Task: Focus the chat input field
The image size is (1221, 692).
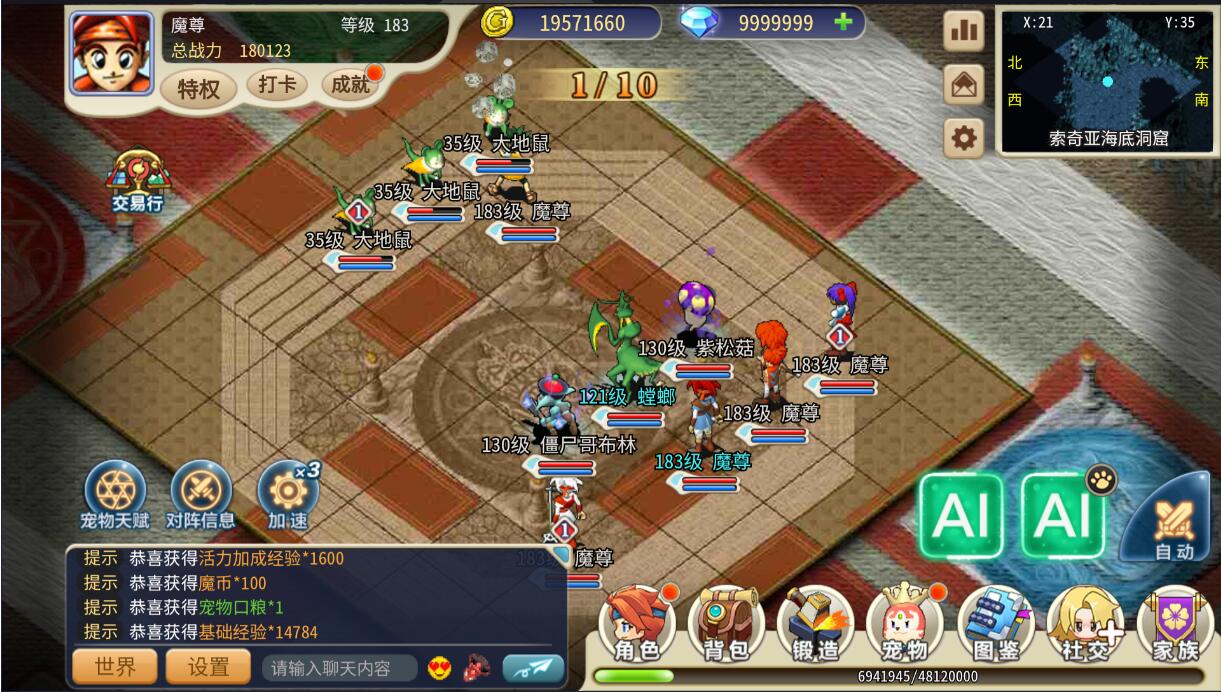Action: click(x=340, y=668)
